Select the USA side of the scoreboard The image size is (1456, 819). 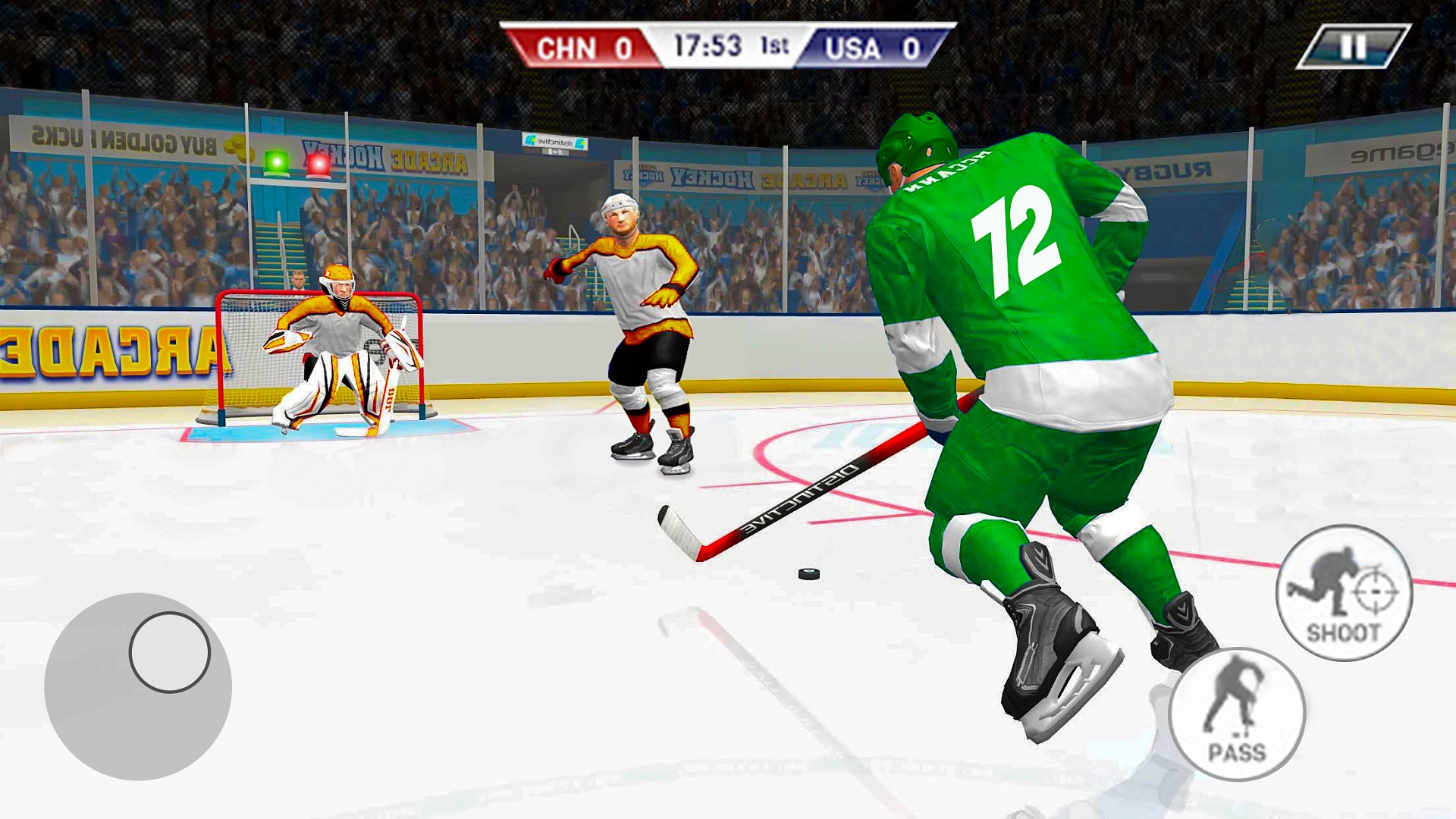pyautogui.click(x=876, y=48)
